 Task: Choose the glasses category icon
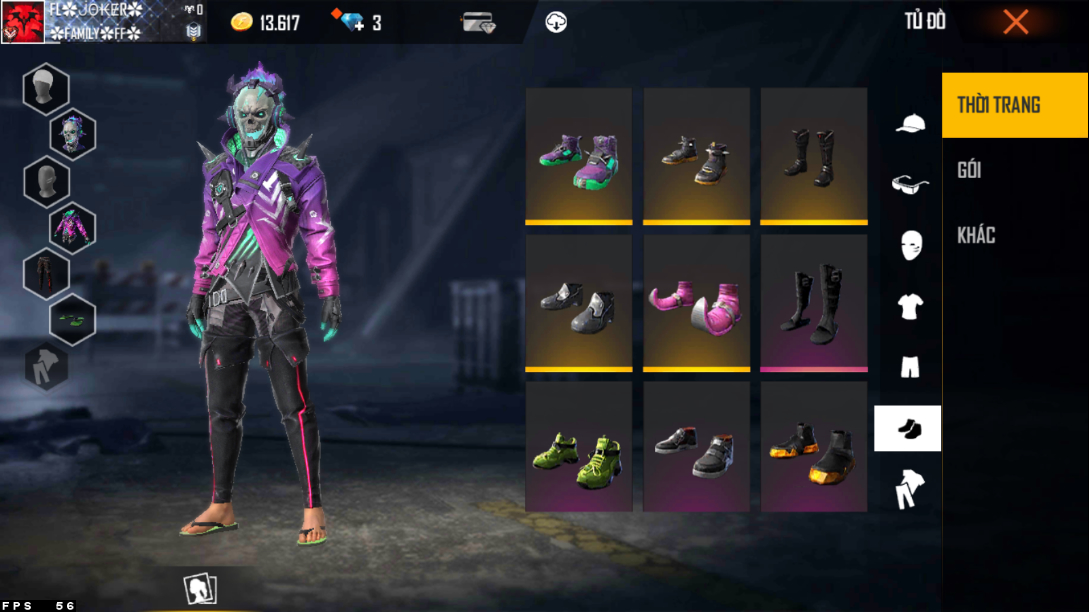pos(909,184)
